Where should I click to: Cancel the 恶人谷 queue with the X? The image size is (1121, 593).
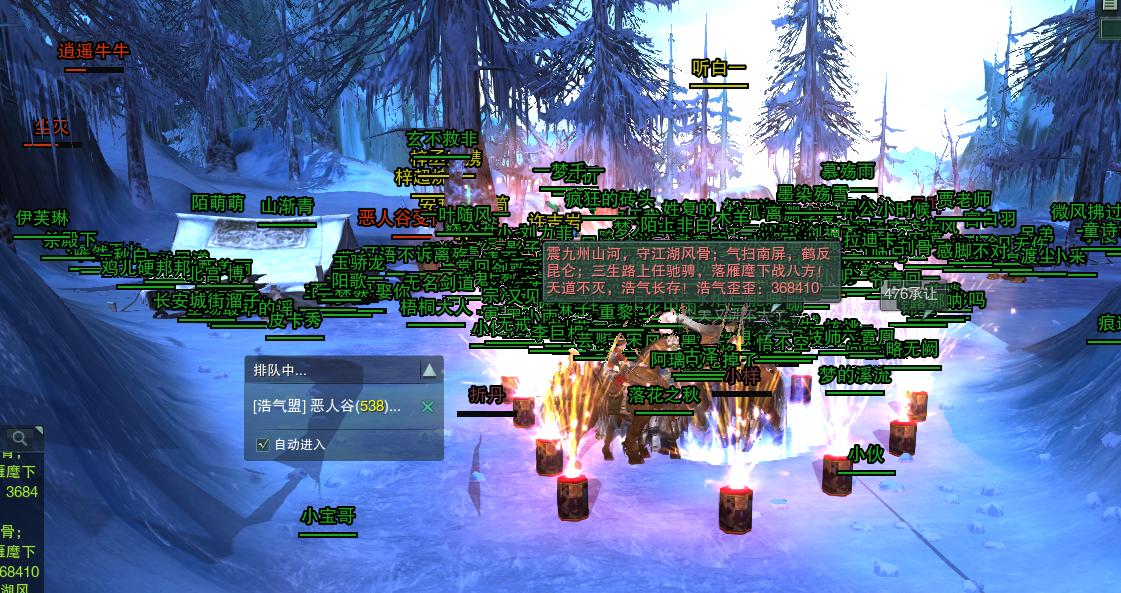coord(427,406)
